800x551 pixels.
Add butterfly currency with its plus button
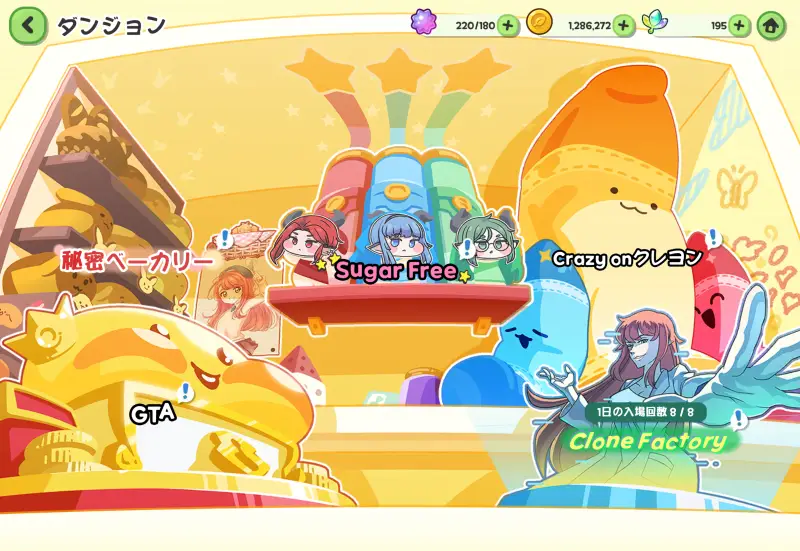(x=739, y=25)
